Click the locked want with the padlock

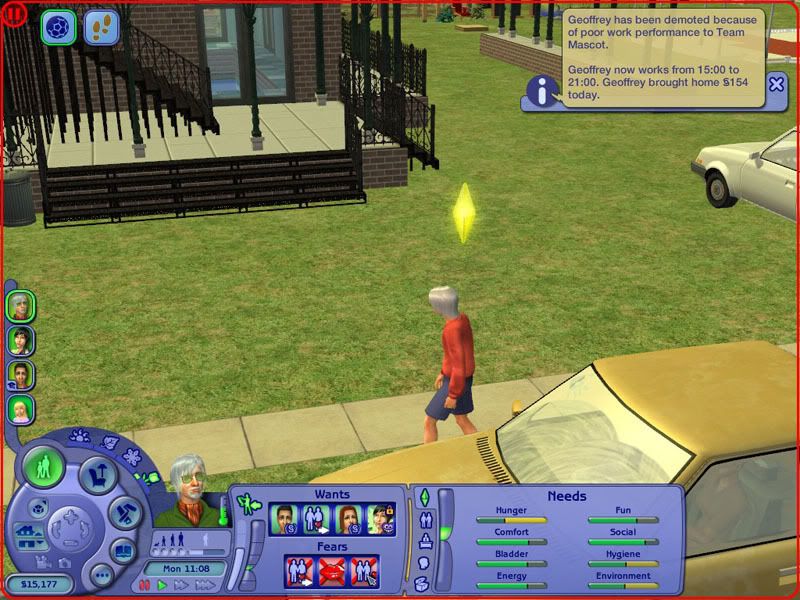[381, 518]
